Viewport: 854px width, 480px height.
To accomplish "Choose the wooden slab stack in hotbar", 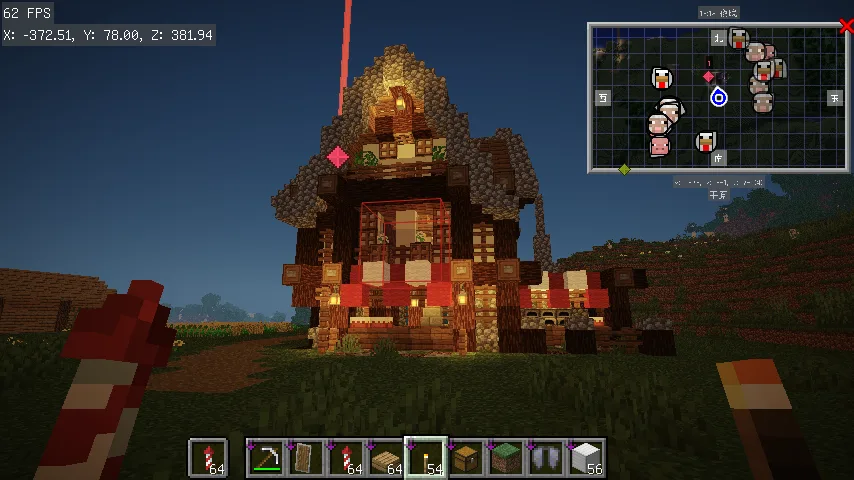I will point(385,459).
